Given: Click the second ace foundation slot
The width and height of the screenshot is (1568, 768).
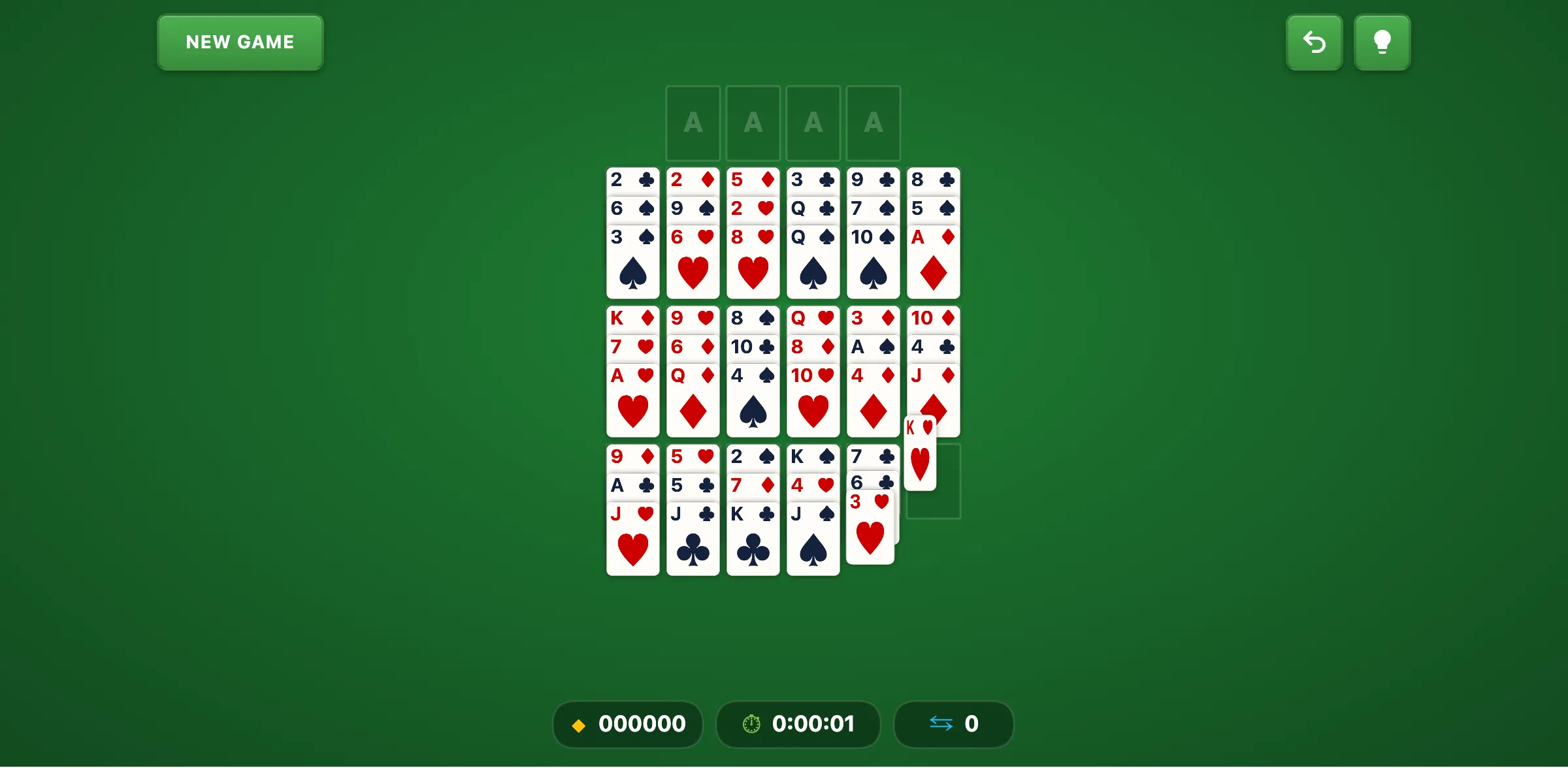Looking at the screenshot, I should click(753, 123).
